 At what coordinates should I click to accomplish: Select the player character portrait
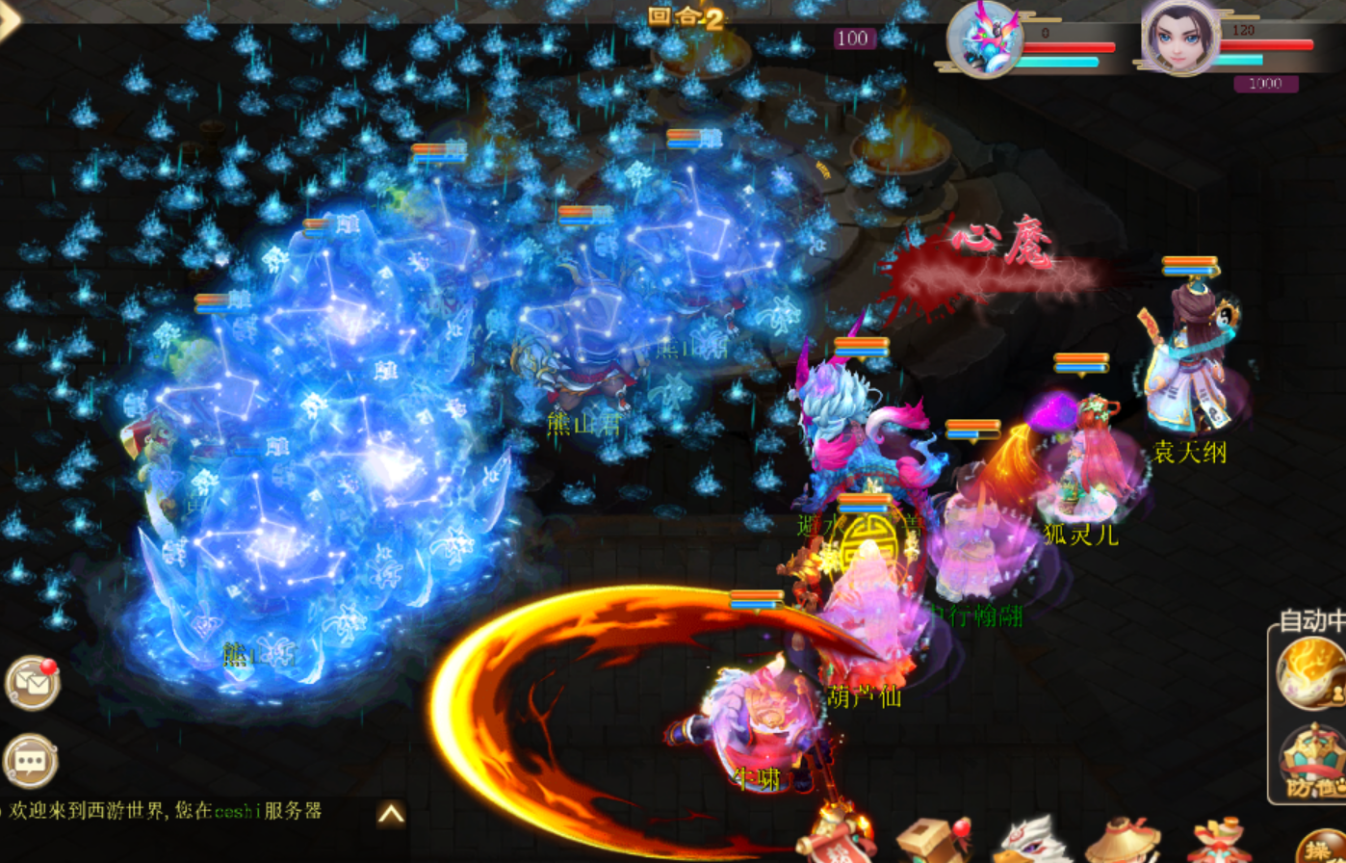click(1180, 37)
